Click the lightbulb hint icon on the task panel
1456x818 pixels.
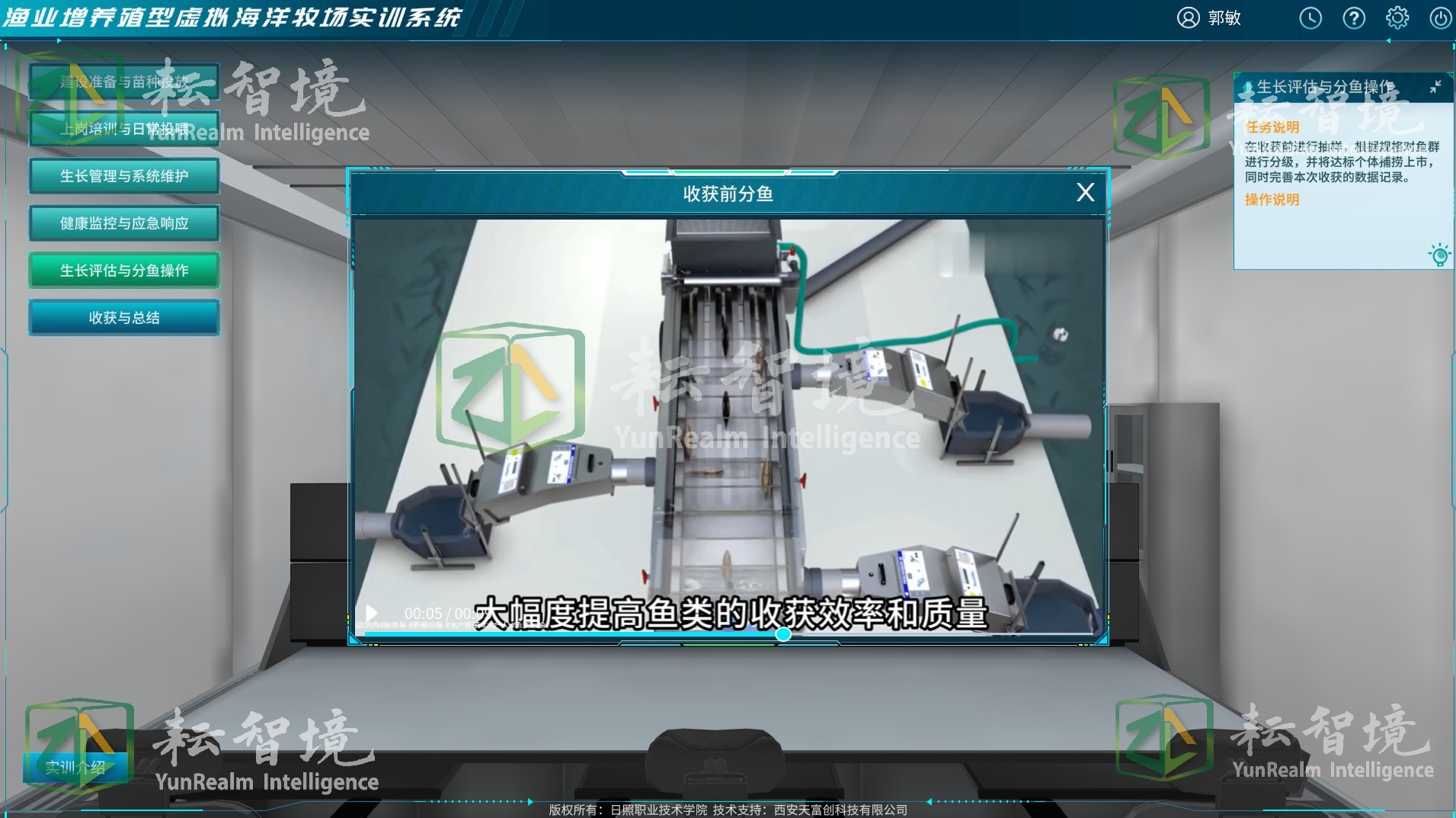click(x=1438, y=255)
